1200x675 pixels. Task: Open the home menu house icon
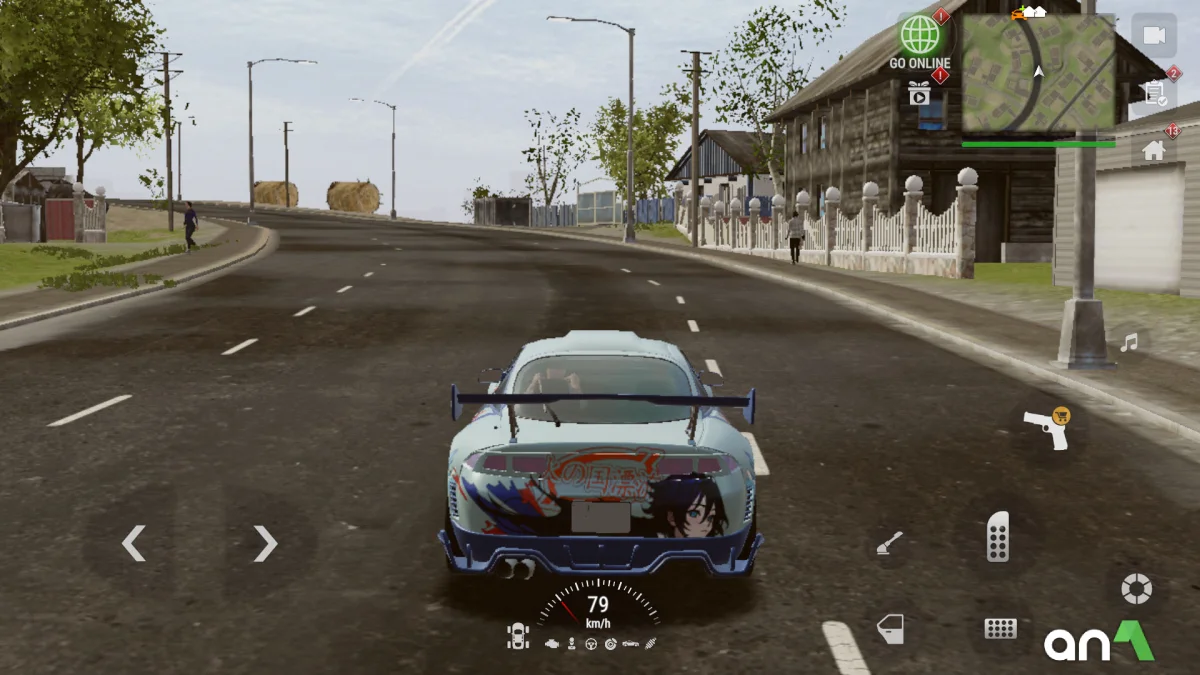[1154, 151]
